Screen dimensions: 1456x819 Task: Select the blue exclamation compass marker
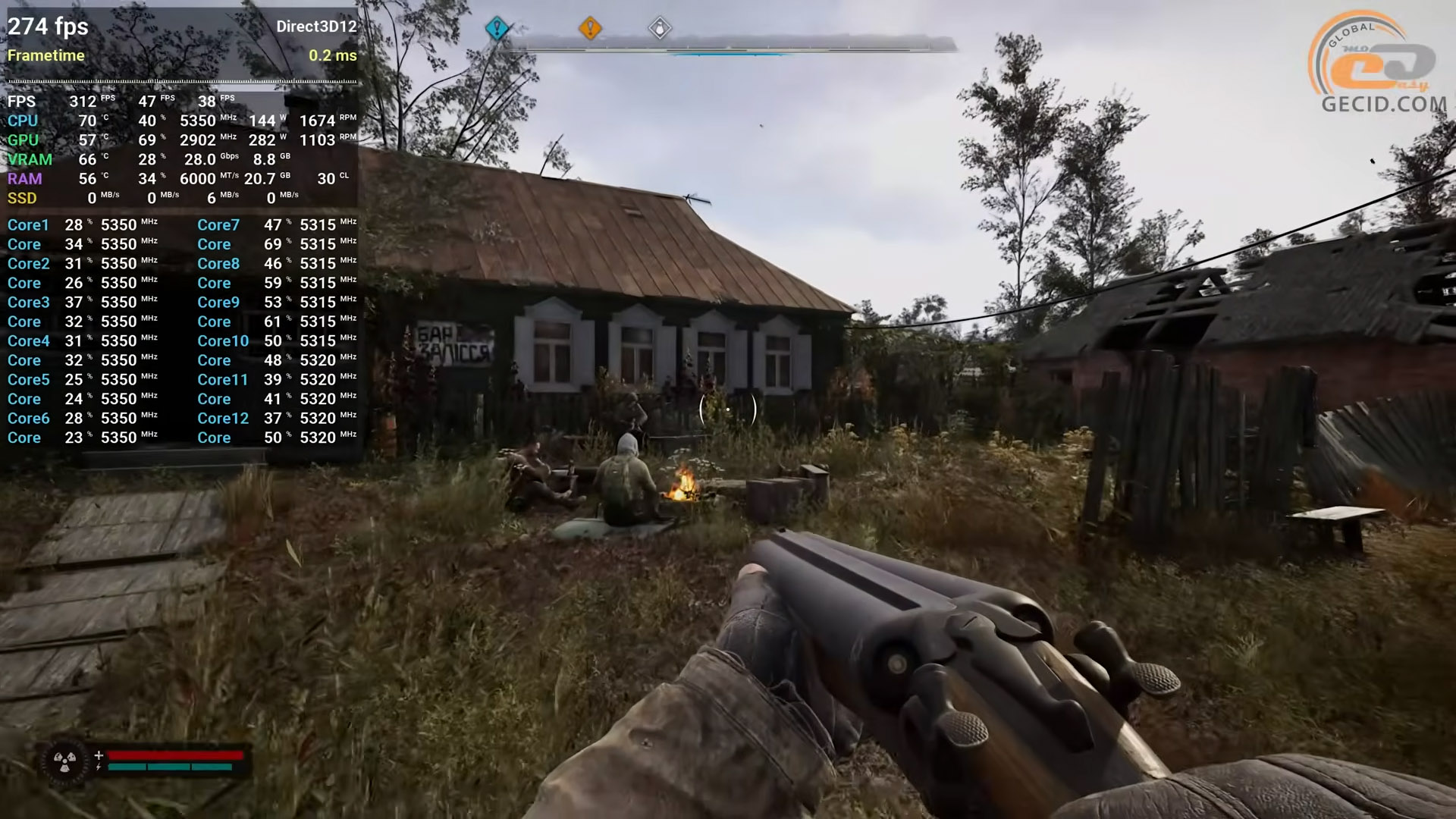click(497, 29)
